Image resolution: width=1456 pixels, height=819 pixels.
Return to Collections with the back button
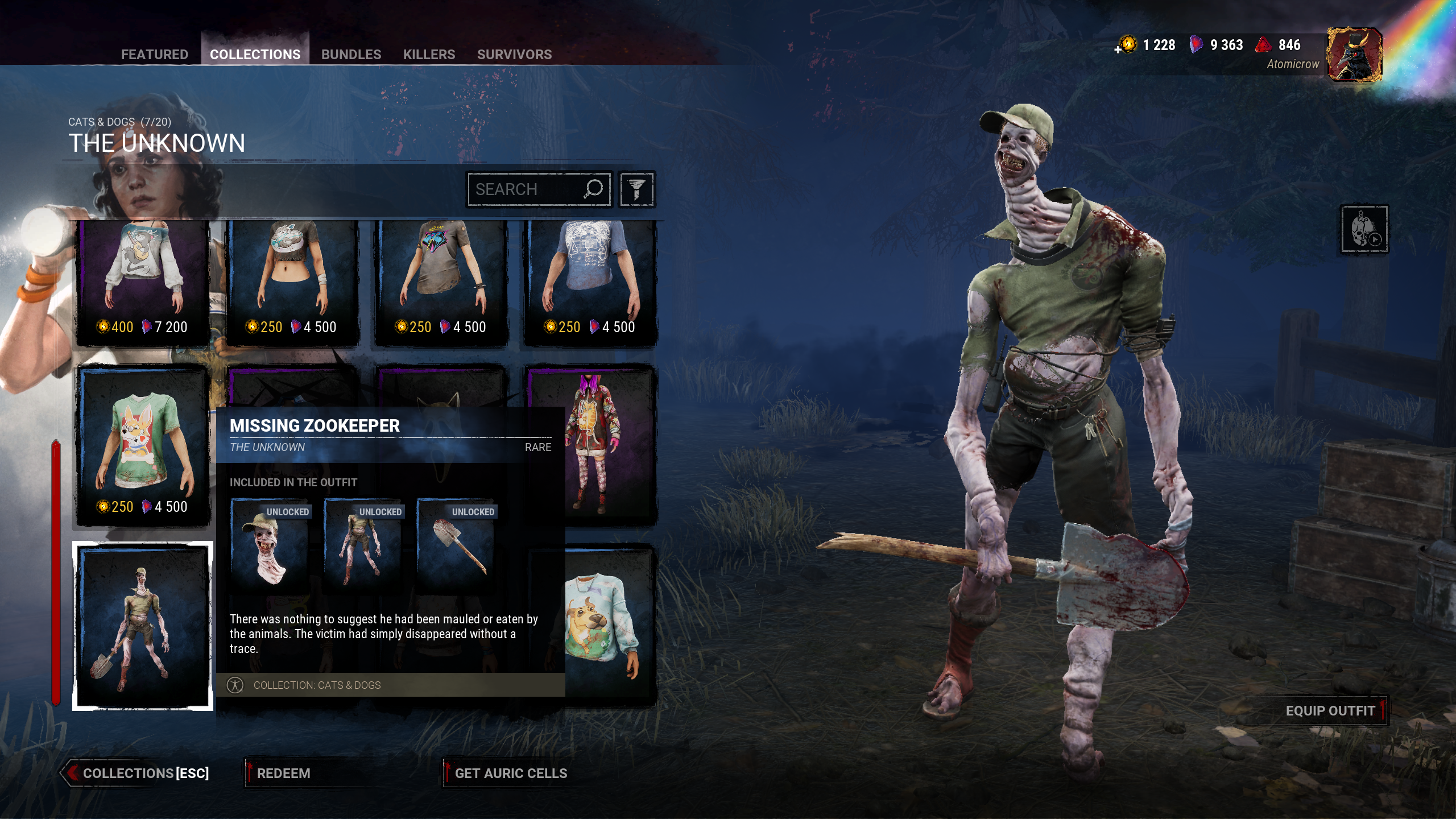click(x=136, y=773)
